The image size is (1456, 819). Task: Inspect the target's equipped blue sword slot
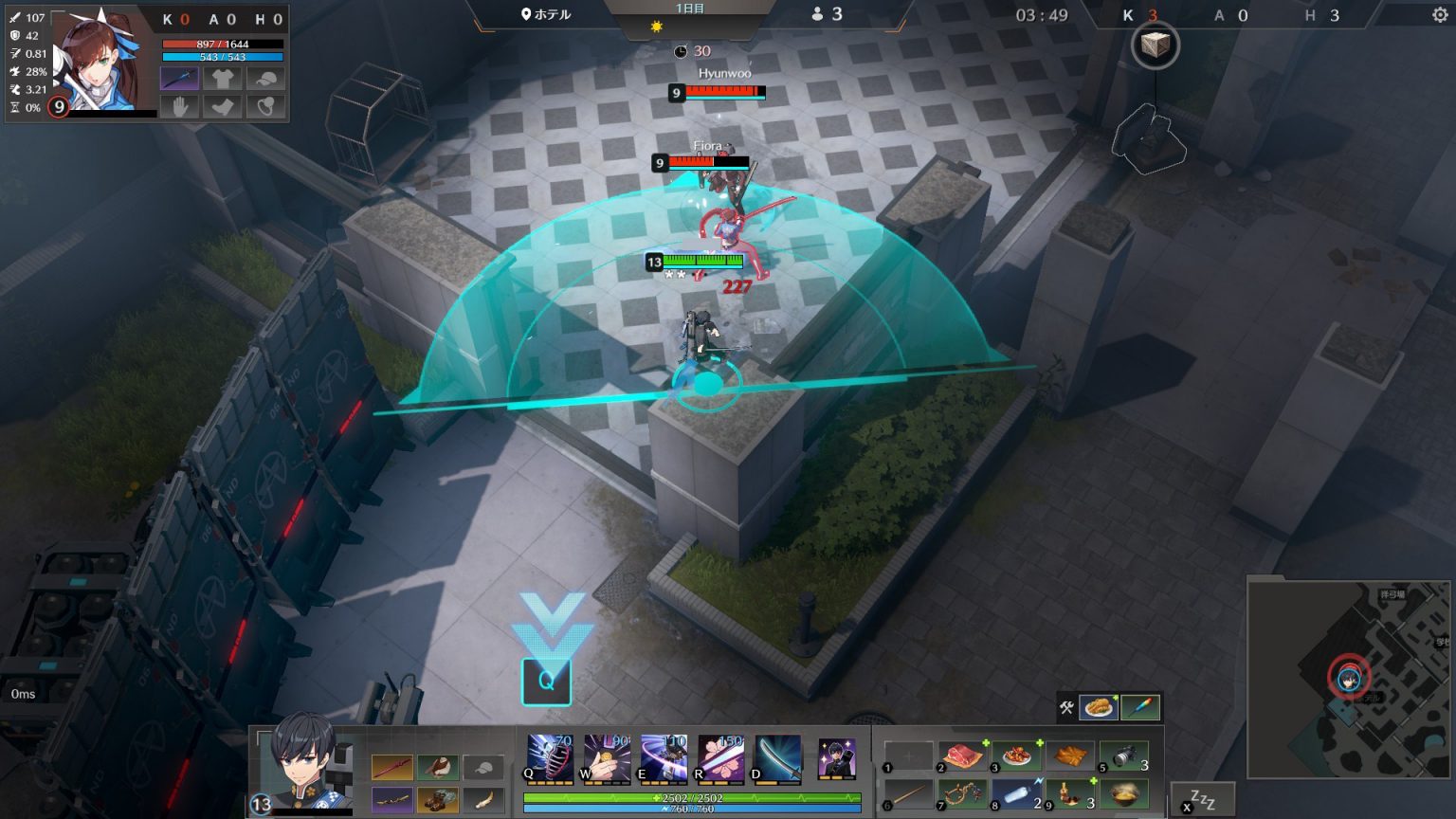point(179,78)
